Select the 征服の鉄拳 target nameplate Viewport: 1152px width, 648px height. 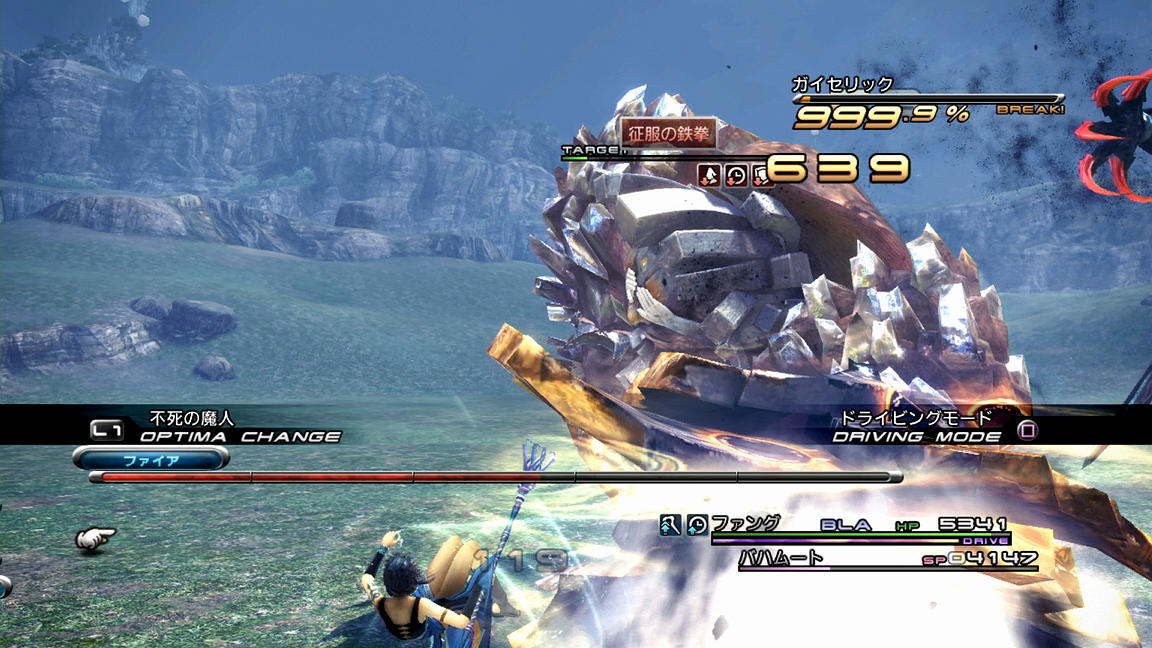(668, 133)
